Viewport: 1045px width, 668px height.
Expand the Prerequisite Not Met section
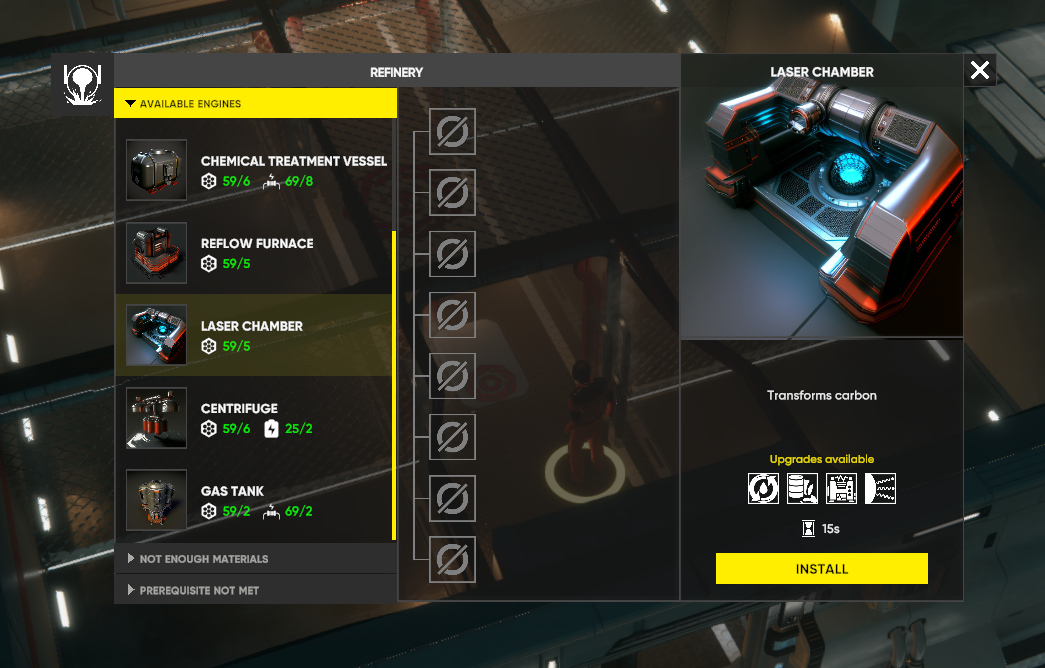click(256, 590)
